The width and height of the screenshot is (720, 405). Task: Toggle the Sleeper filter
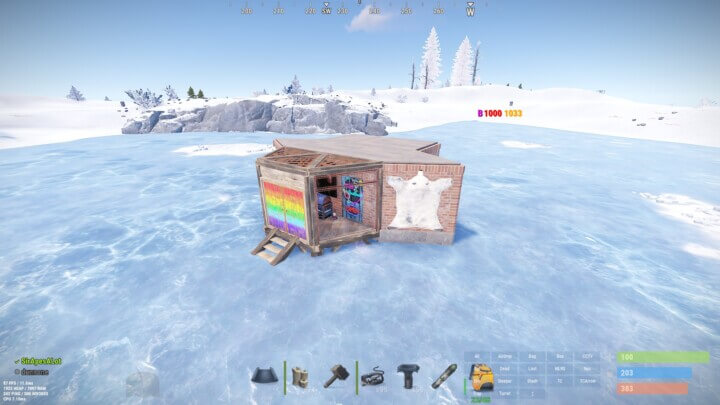(504, 381)
